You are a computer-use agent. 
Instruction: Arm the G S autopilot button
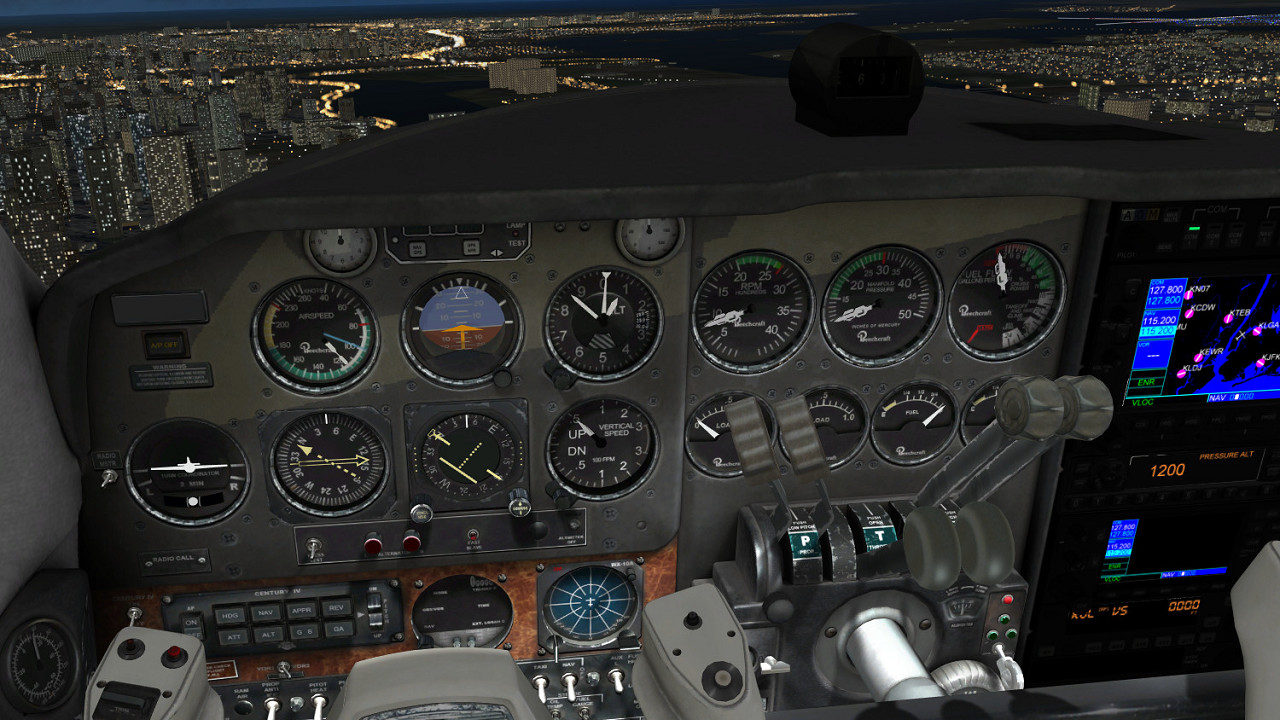[302, 631]
